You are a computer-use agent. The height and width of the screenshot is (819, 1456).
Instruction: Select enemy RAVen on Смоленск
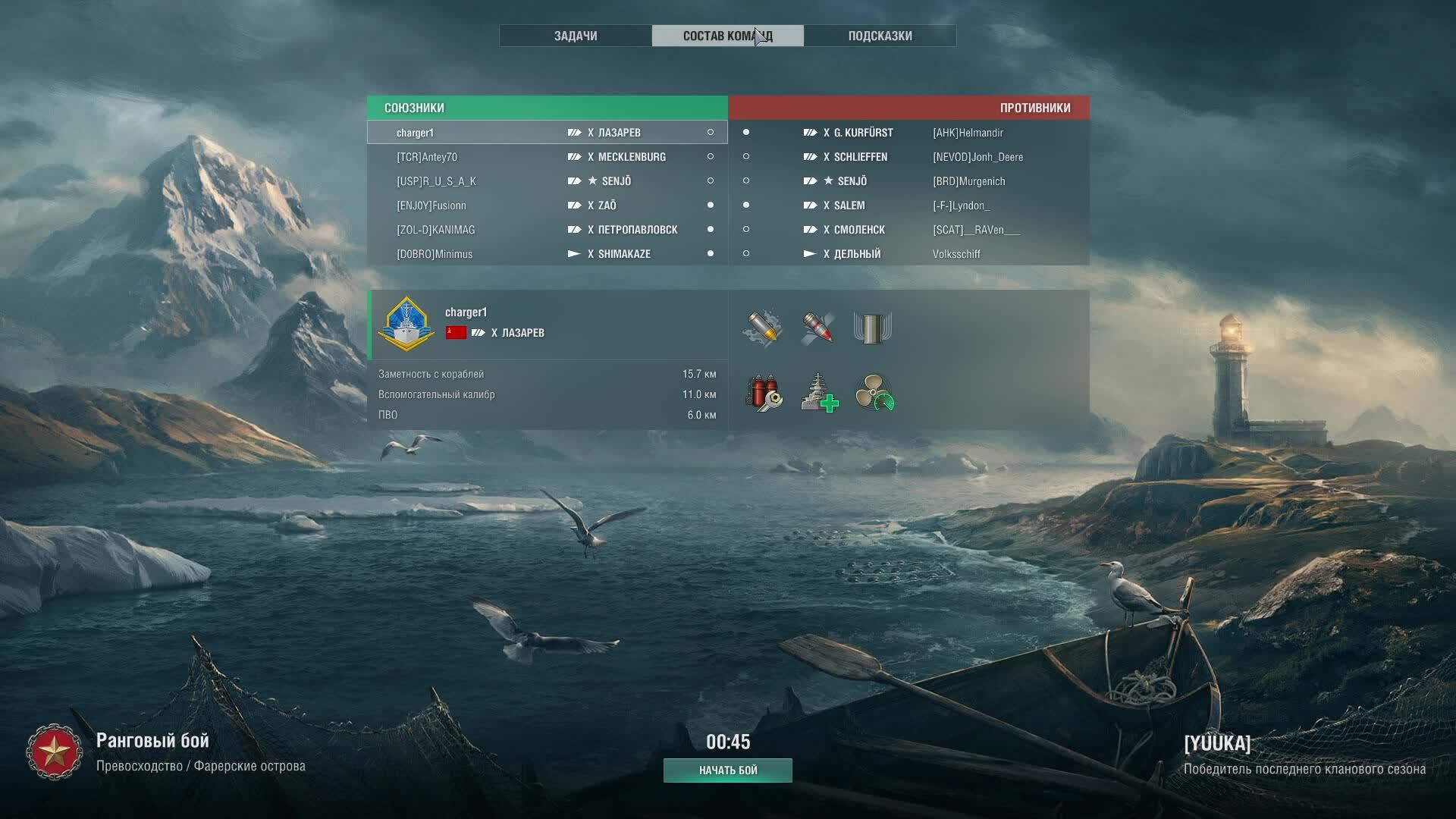pos(908,230)
